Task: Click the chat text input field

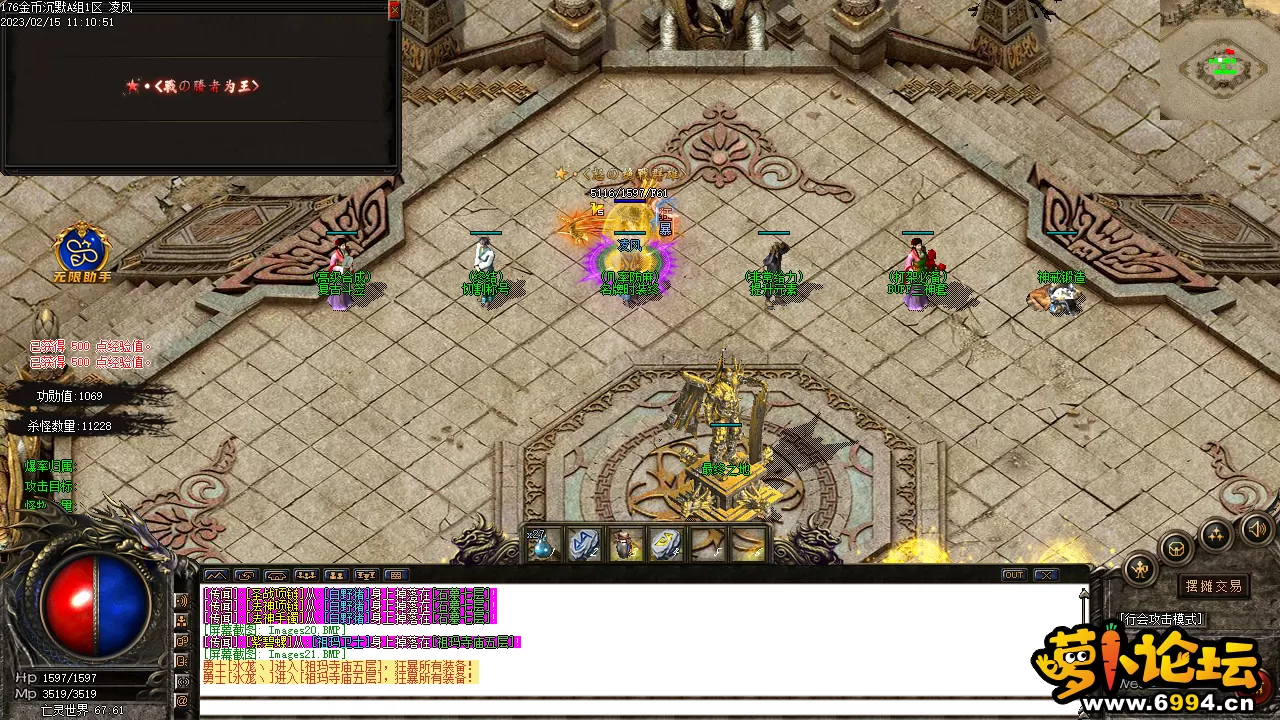Action: (640, 705)
